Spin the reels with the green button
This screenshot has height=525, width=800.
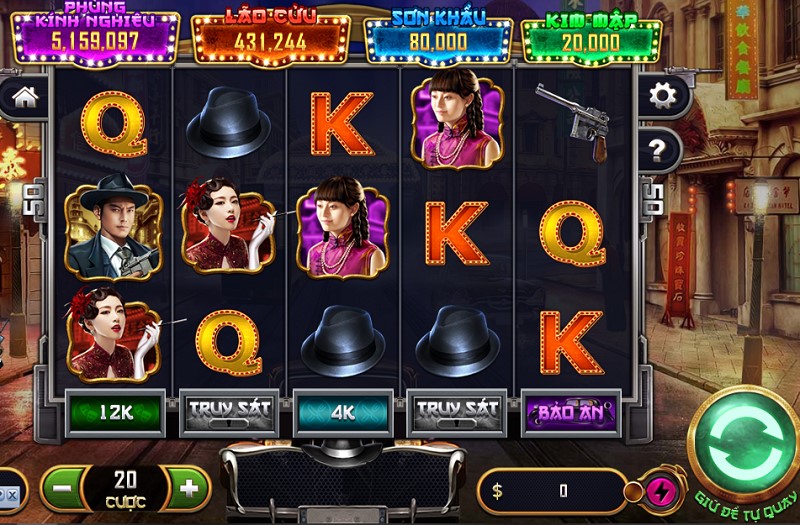(x=743, y=441)
